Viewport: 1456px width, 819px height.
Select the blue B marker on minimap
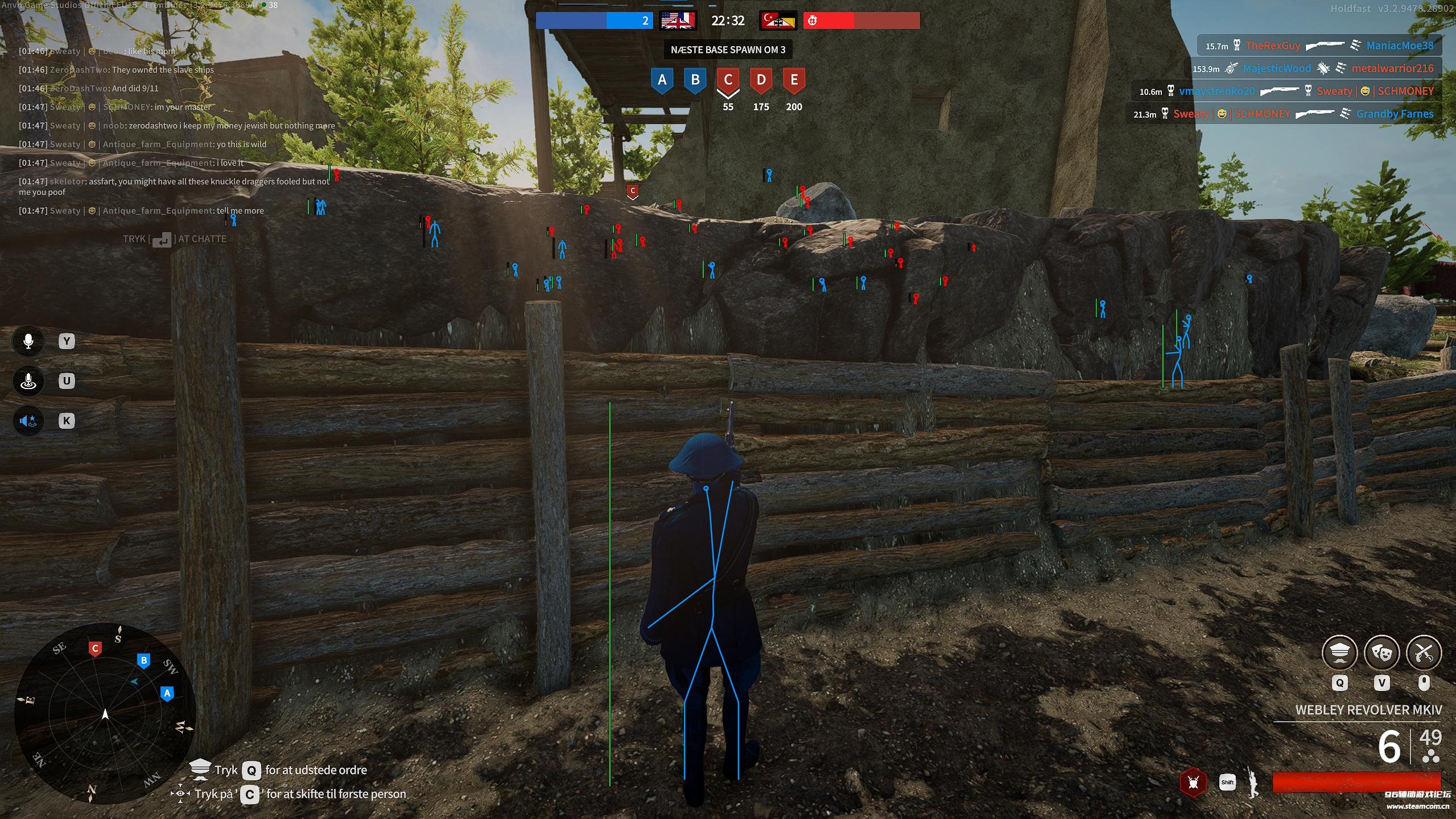[x=144, y=661]
